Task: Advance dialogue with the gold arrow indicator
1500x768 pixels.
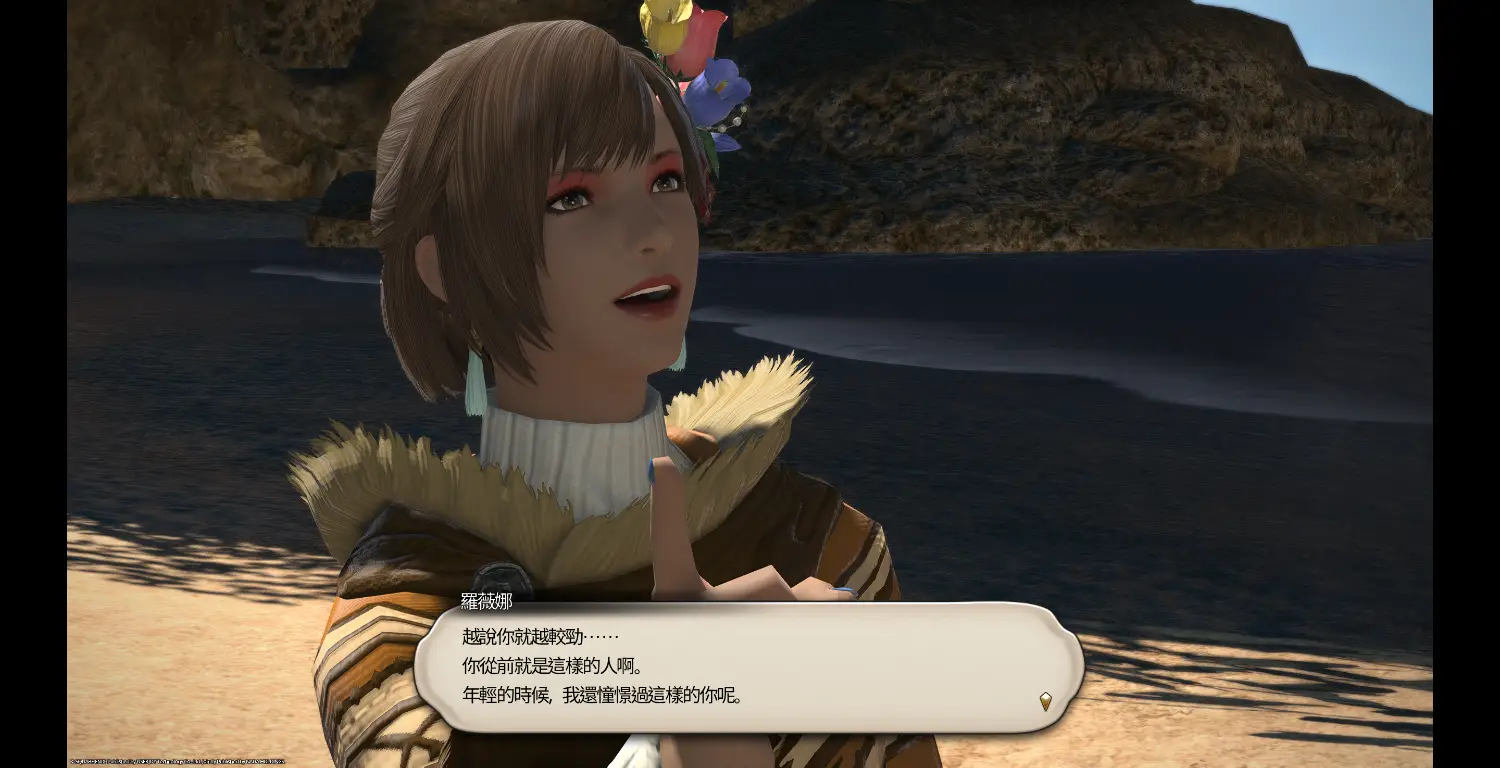Action: point(1045,701)
